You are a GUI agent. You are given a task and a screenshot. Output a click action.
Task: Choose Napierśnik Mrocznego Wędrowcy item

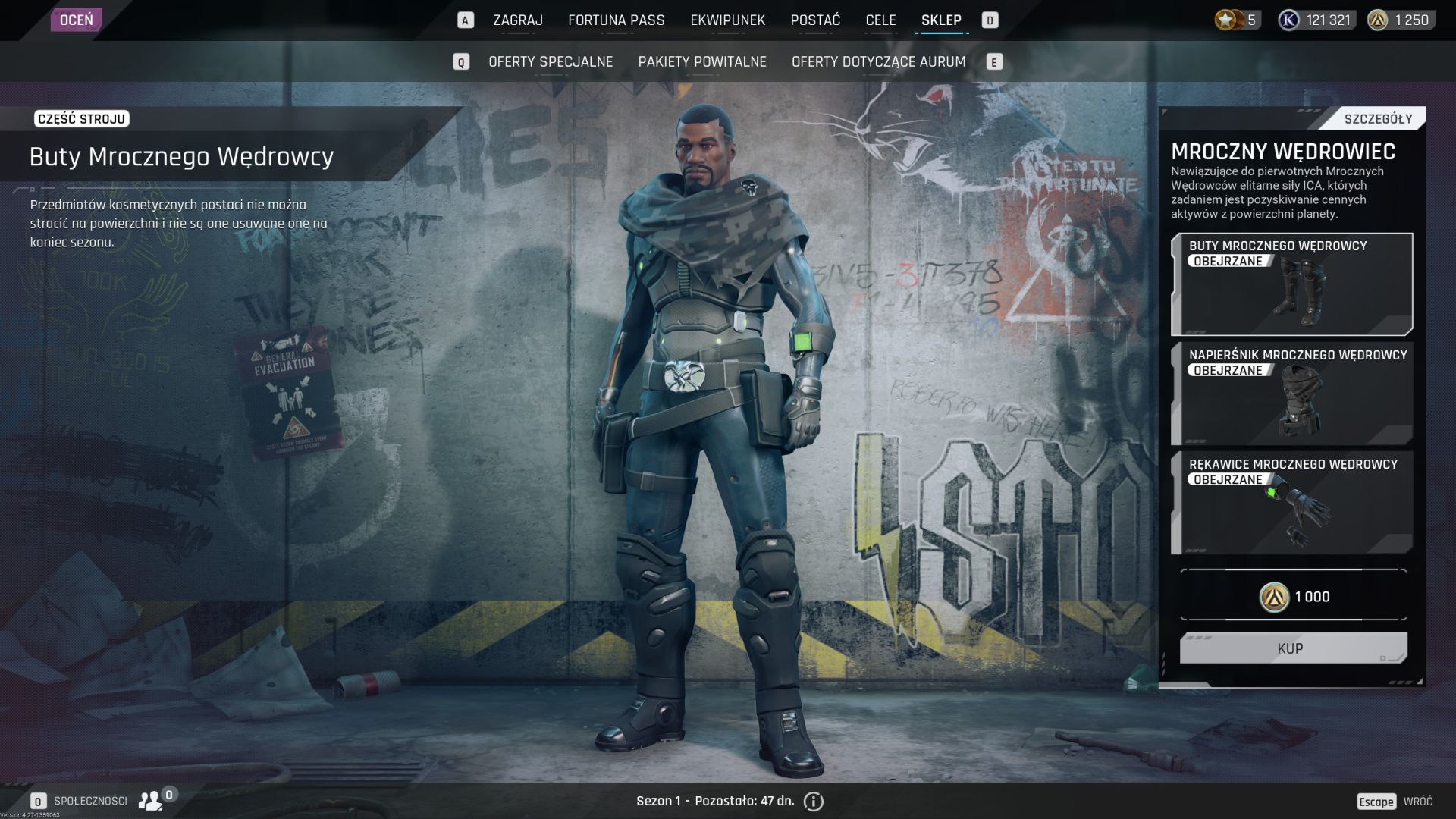(x=1291, y=394)
